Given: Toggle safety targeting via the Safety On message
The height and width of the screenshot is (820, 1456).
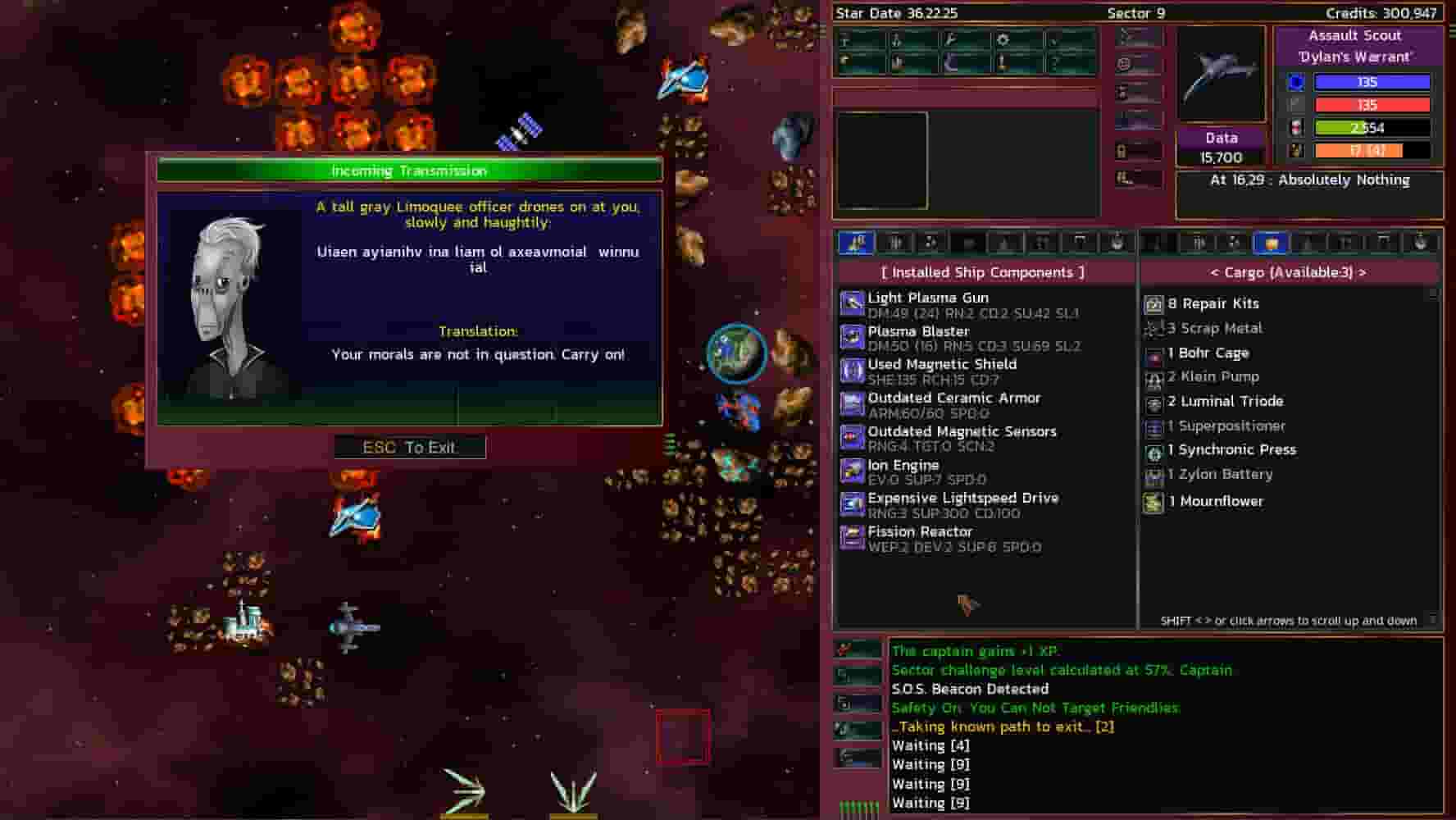Looking at the screenshot, I should point(1035,708).
